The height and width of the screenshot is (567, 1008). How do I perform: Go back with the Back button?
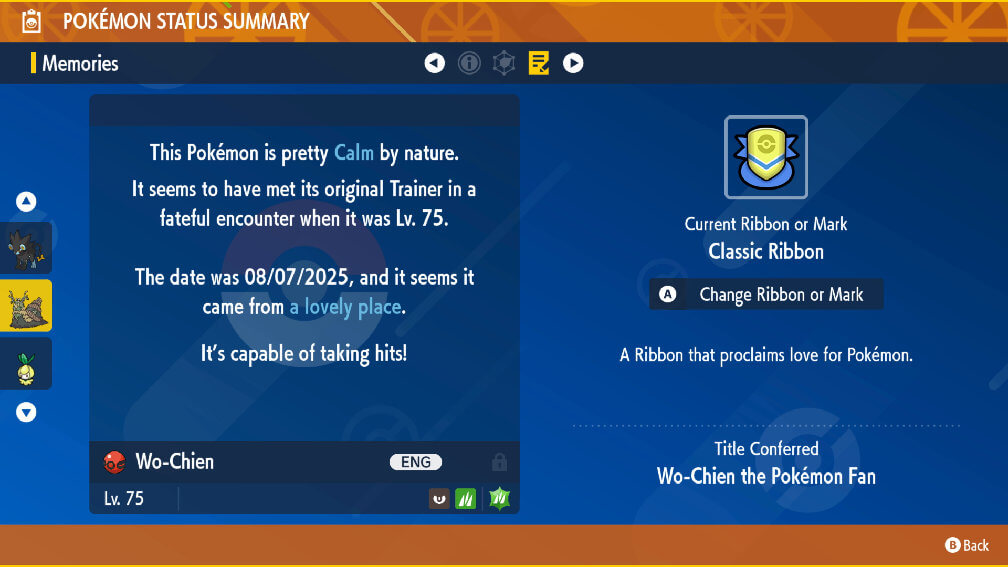(967, 545)
